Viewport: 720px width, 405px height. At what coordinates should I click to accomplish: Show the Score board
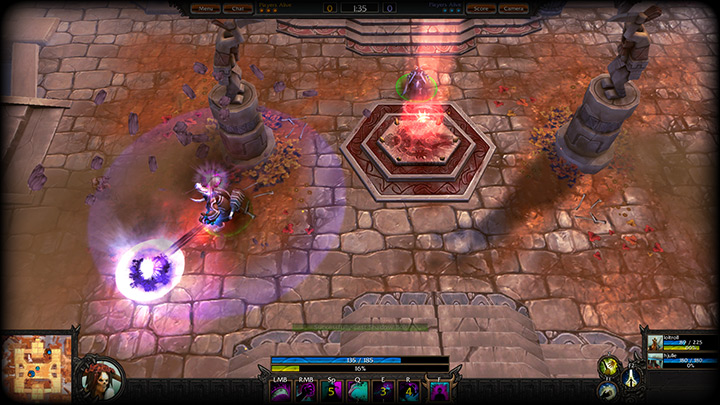pos(482,8)
